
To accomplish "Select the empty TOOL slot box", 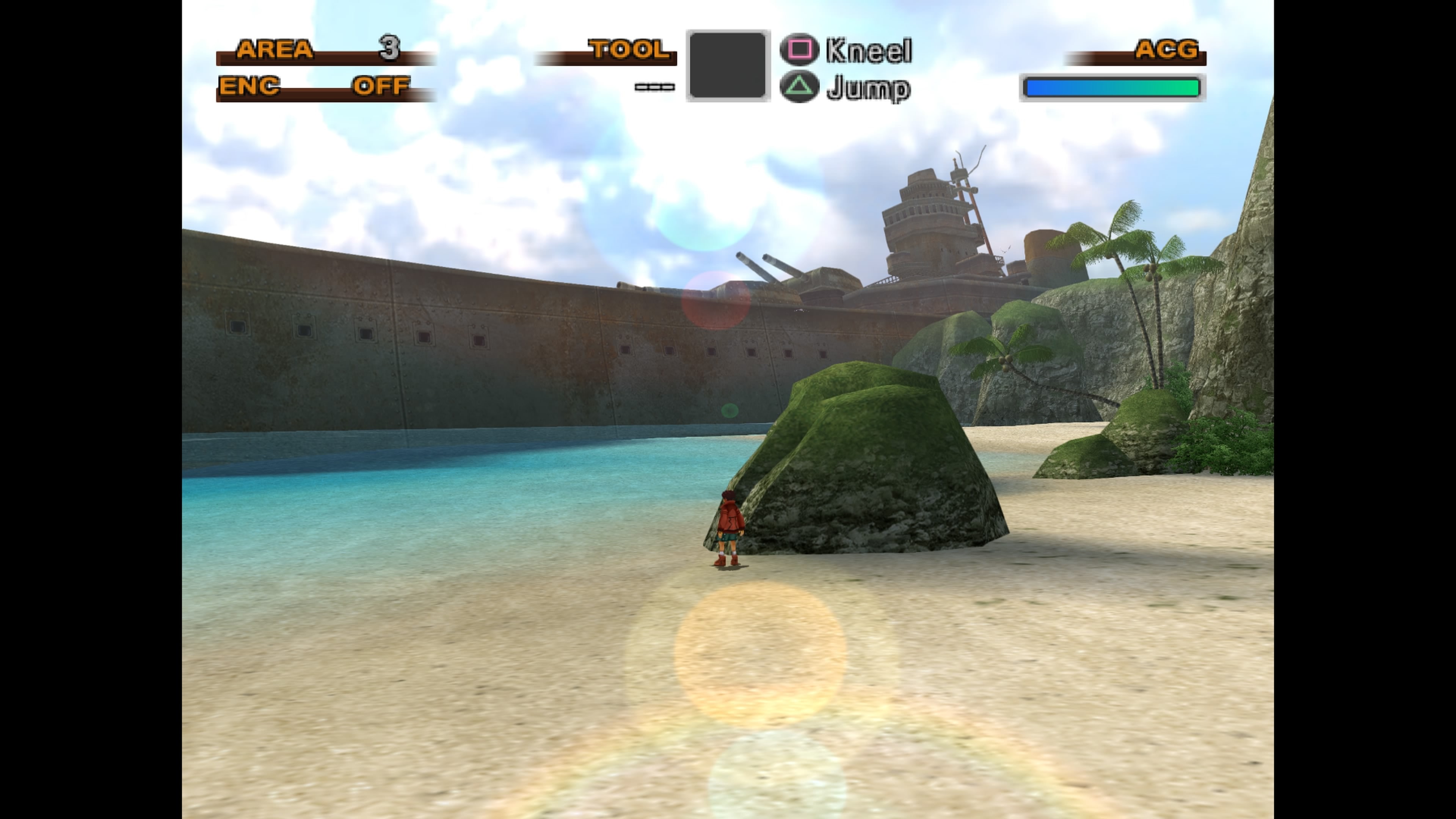I will tap(728, 68).
